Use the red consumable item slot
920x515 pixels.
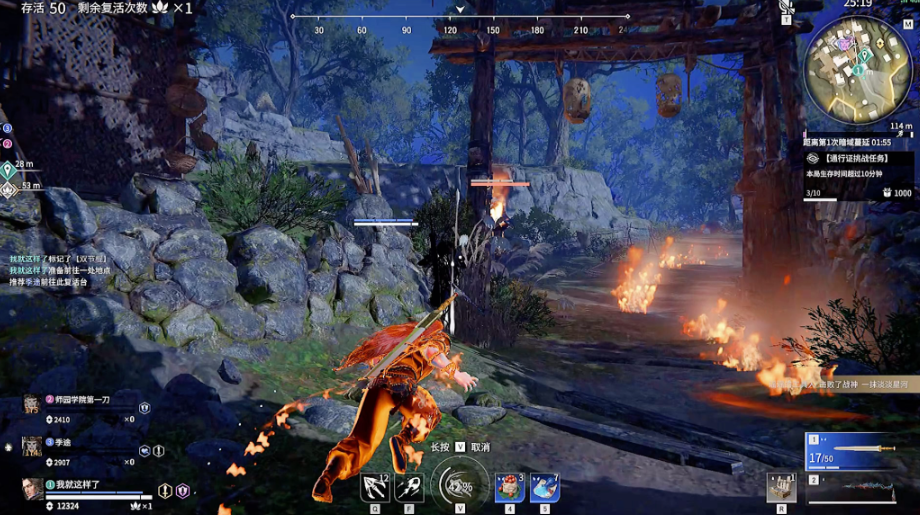pyautogui.click(x=509, y=487)
